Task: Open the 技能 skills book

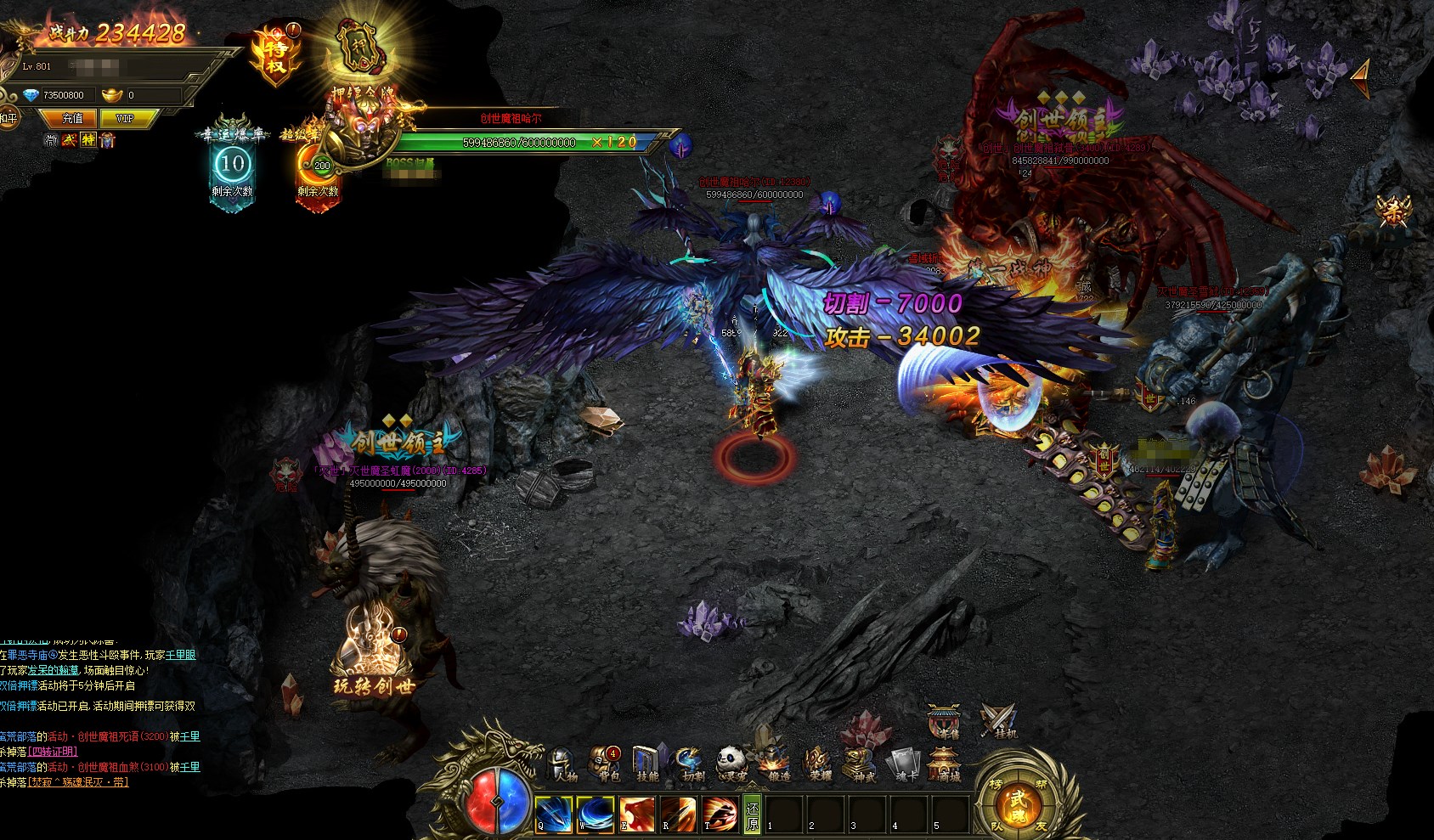Action: (647, 764)
